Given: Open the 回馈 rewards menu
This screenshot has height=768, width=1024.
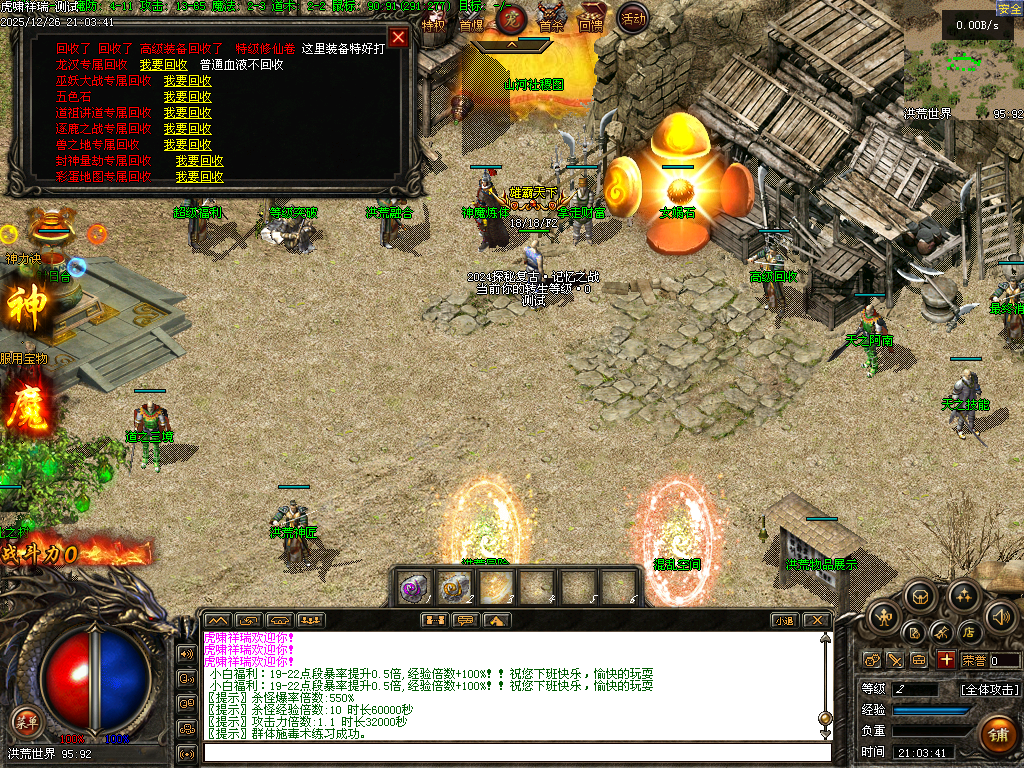Looking at the screenshot, I should pyautogui.click(x=591, y=21).
